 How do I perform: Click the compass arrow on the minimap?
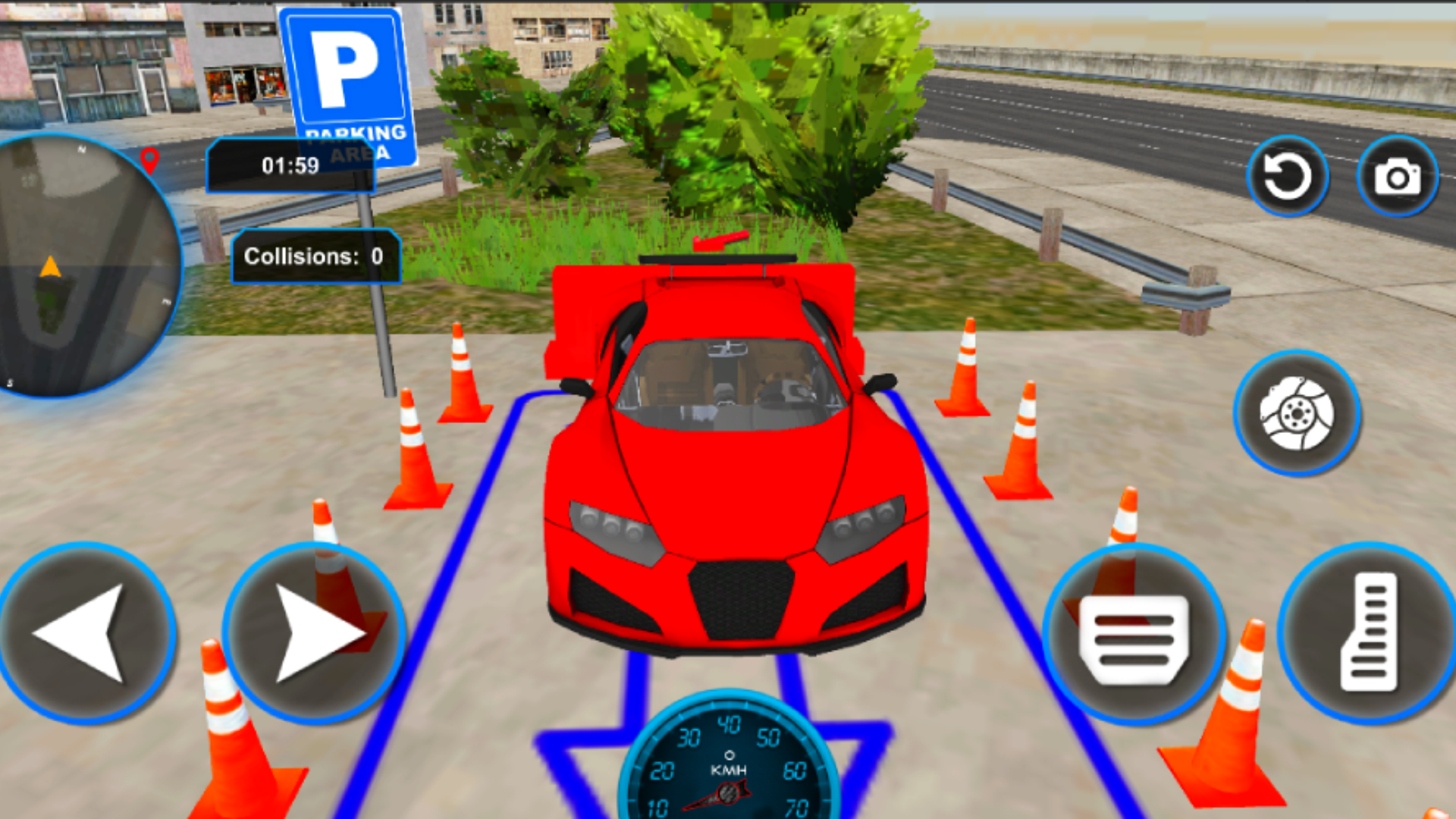pos(50,265)
